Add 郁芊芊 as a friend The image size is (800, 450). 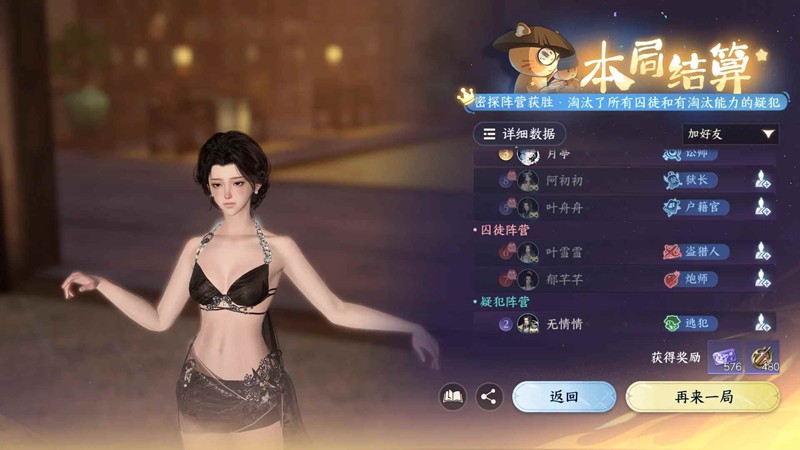(761, 279)
